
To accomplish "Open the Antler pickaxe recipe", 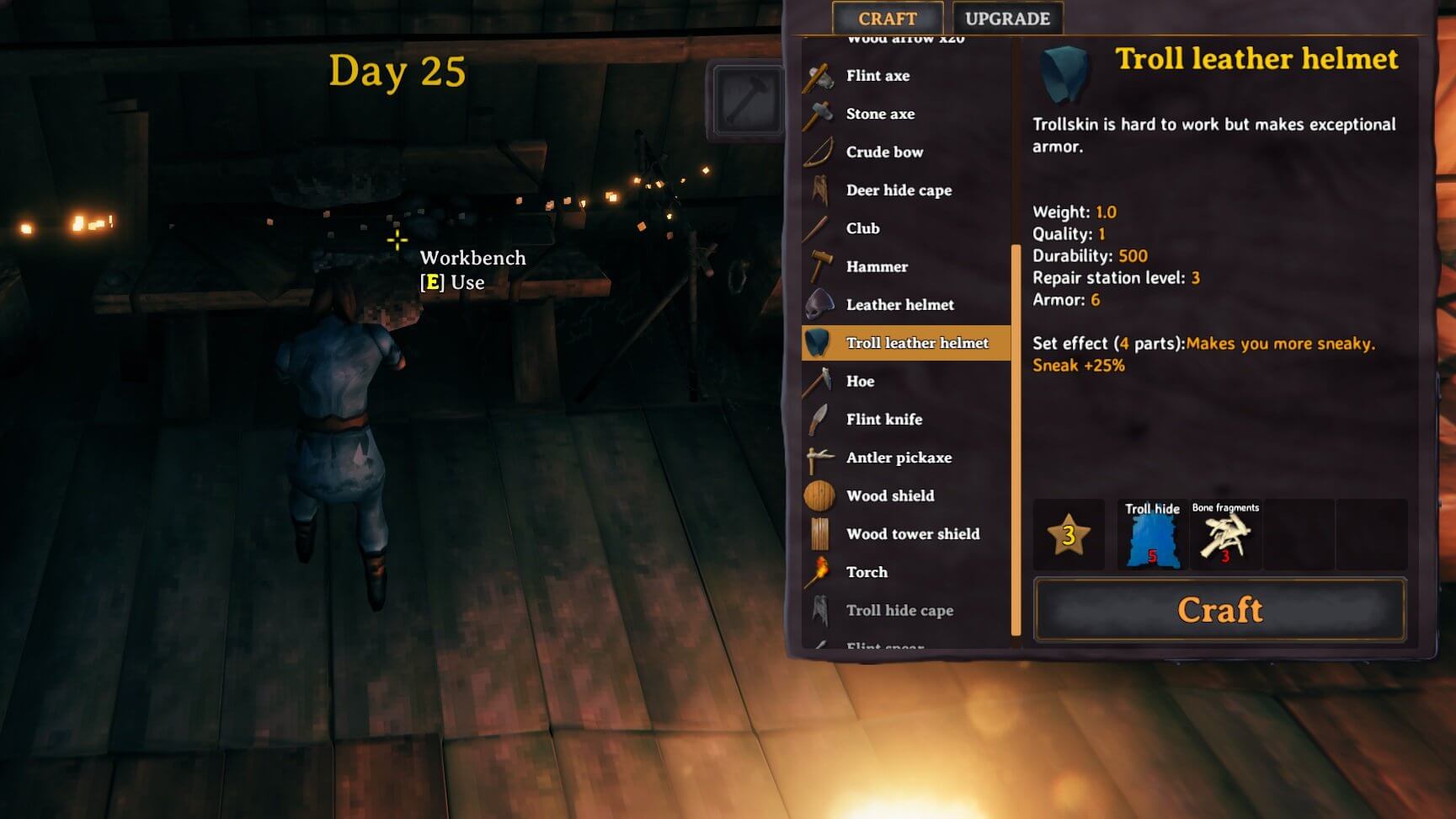I will [899, 458].
